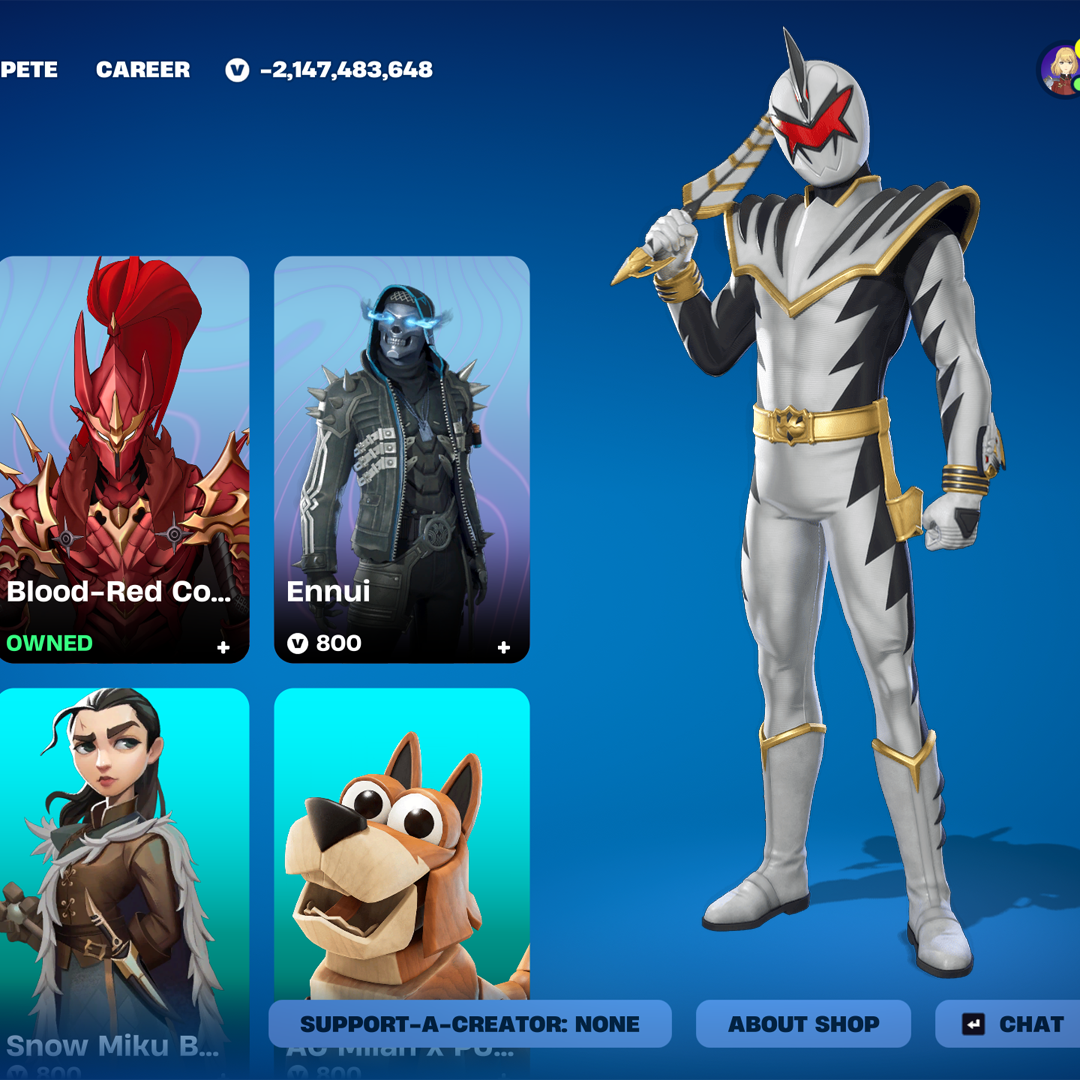This screenshot has width=1080, height=1080.
Task: Open the player profile avatar
Action: pos(1060,70)
